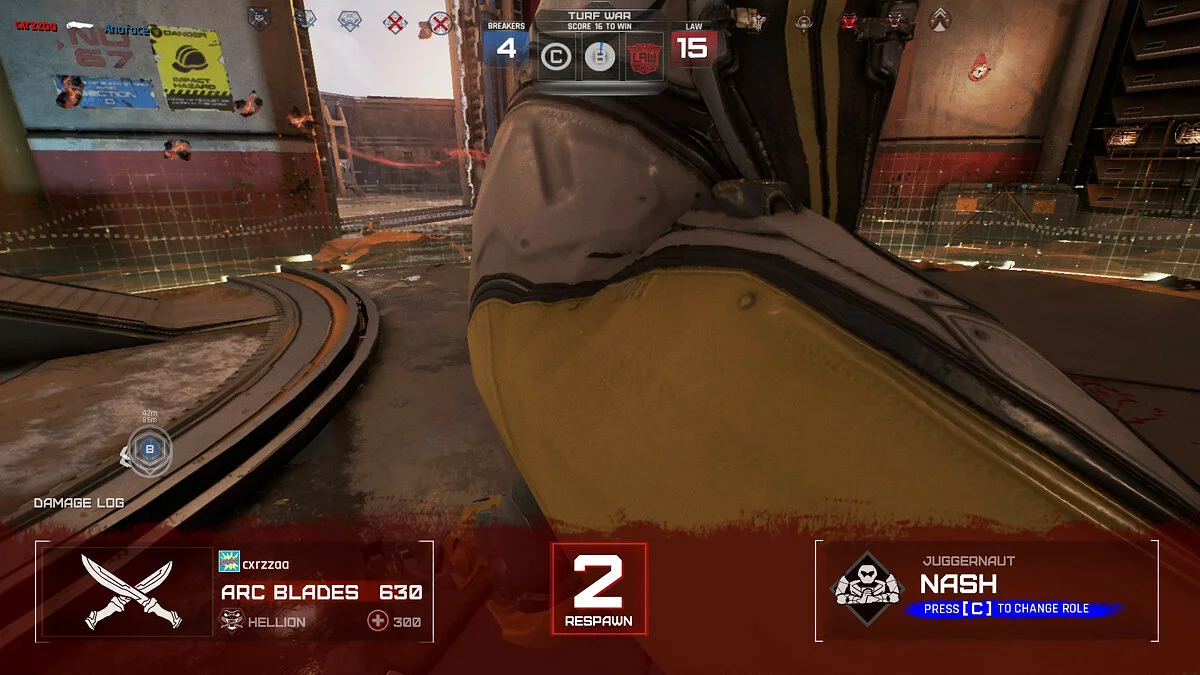The image size is (1200, 675).
Task: Open the Nash Juggernaut role panel
Action: (x=985, y=590)
